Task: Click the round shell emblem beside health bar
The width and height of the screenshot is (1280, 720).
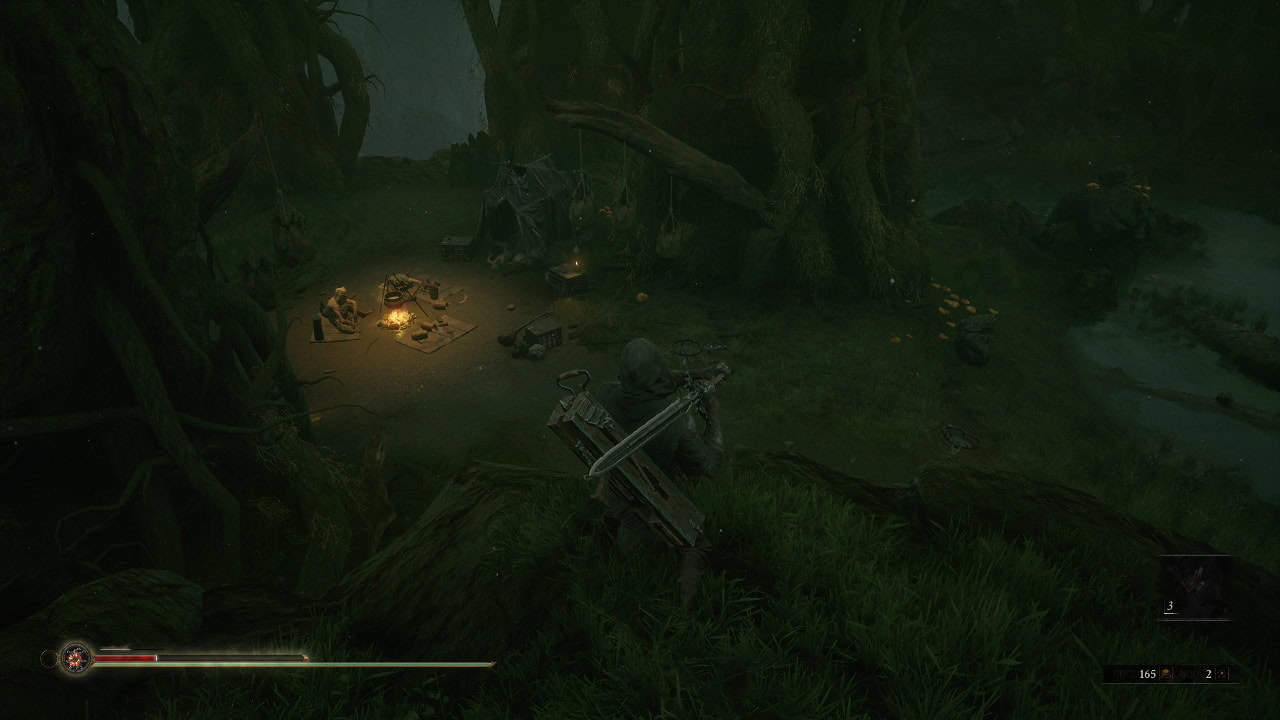Action: [x=75, y=658]
